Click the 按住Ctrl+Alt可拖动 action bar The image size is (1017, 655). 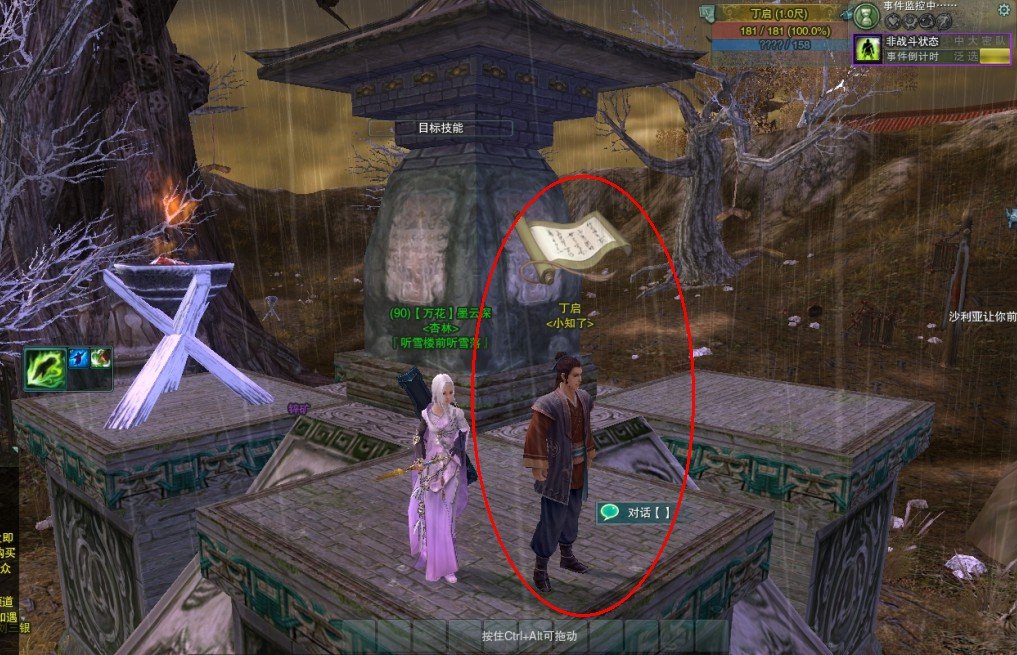[529, 636]
